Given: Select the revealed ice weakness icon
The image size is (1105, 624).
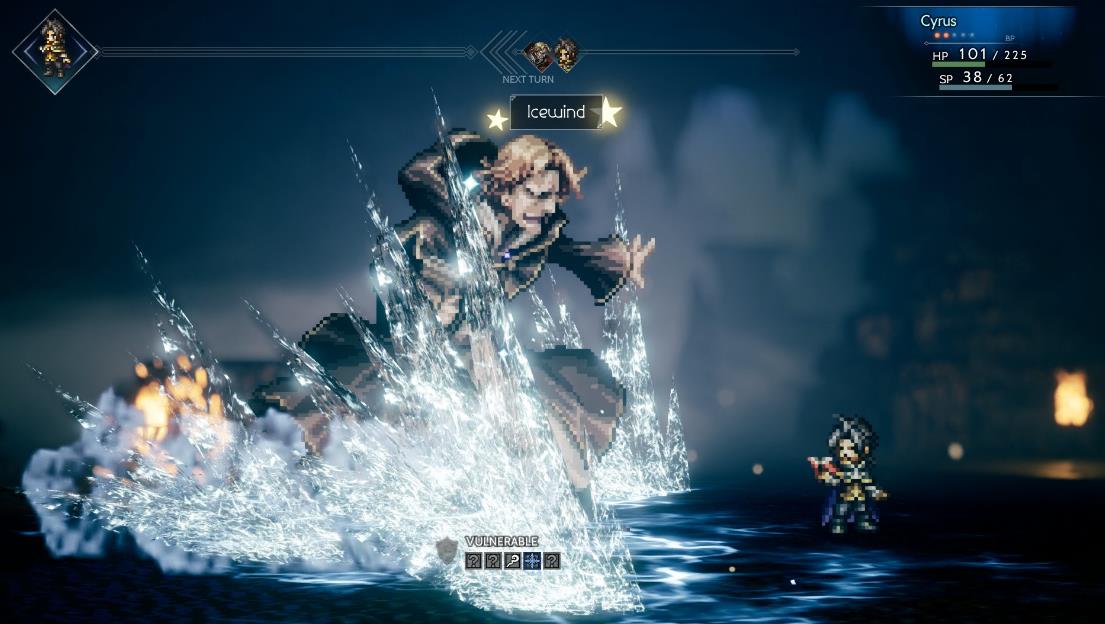Looking at the screenshot, I should [x=532, y=561].
